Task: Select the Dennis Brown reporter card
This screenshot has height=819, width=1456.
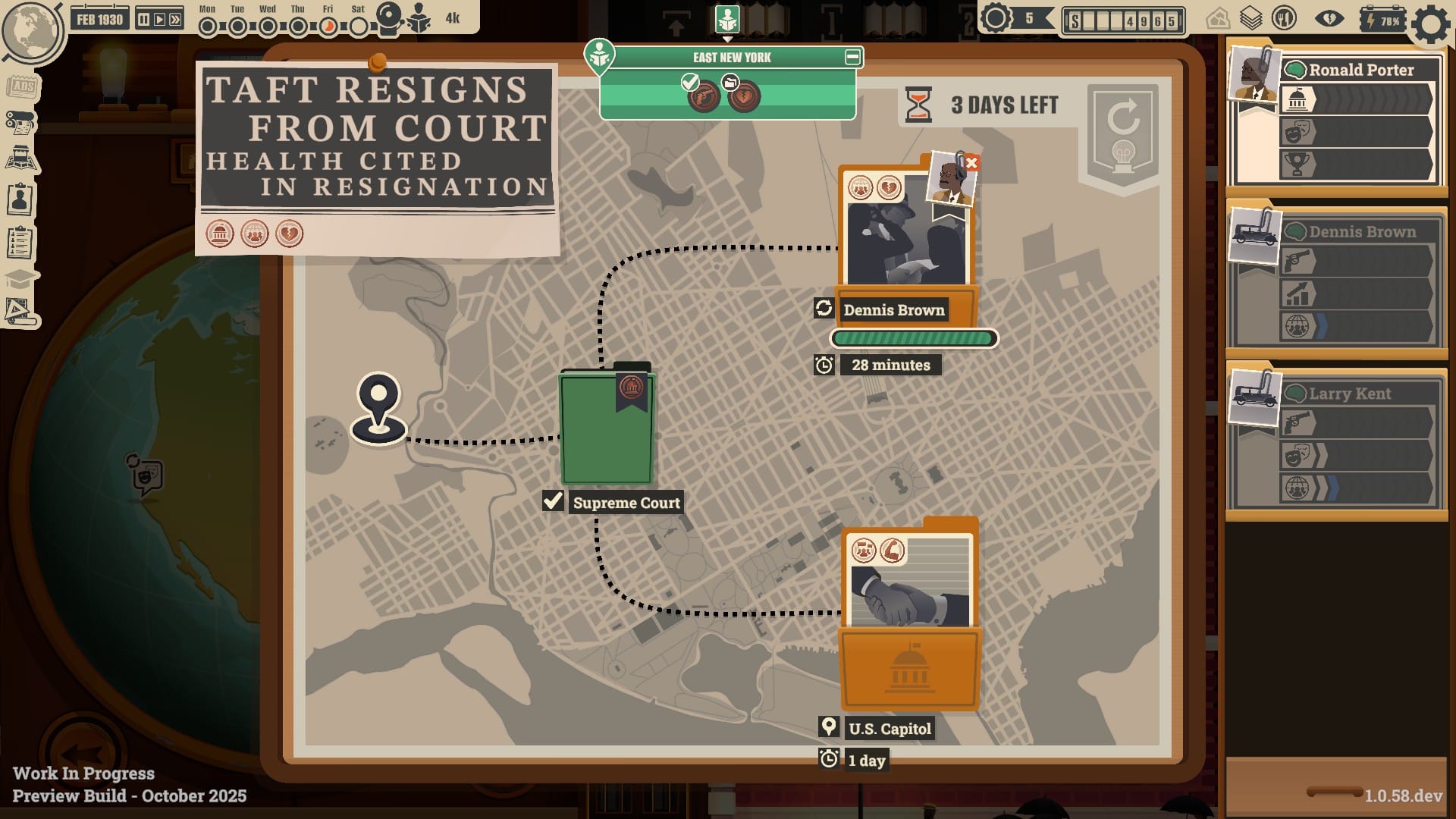Action: (x=1336, y=280)
